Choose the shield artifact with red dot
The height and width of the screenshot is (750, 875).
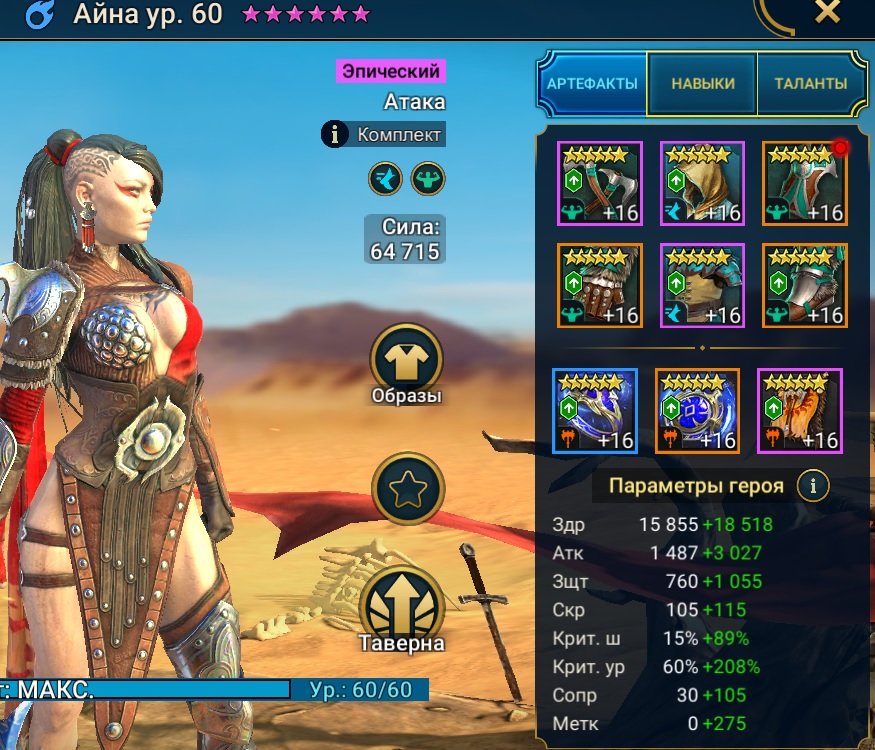pos(805,184)
